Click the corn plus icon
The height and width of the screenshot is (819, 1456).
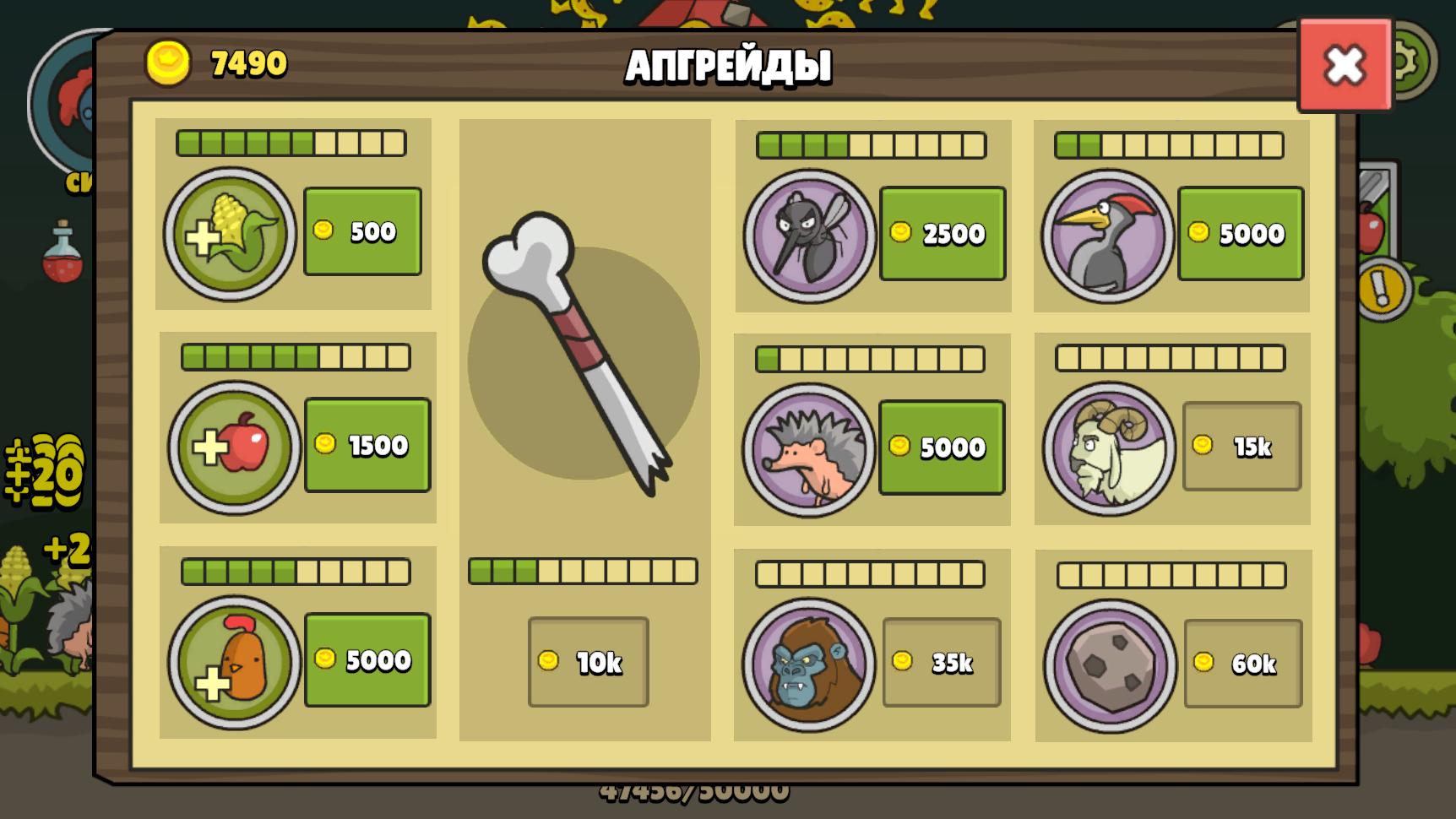[x=231, y=234]
